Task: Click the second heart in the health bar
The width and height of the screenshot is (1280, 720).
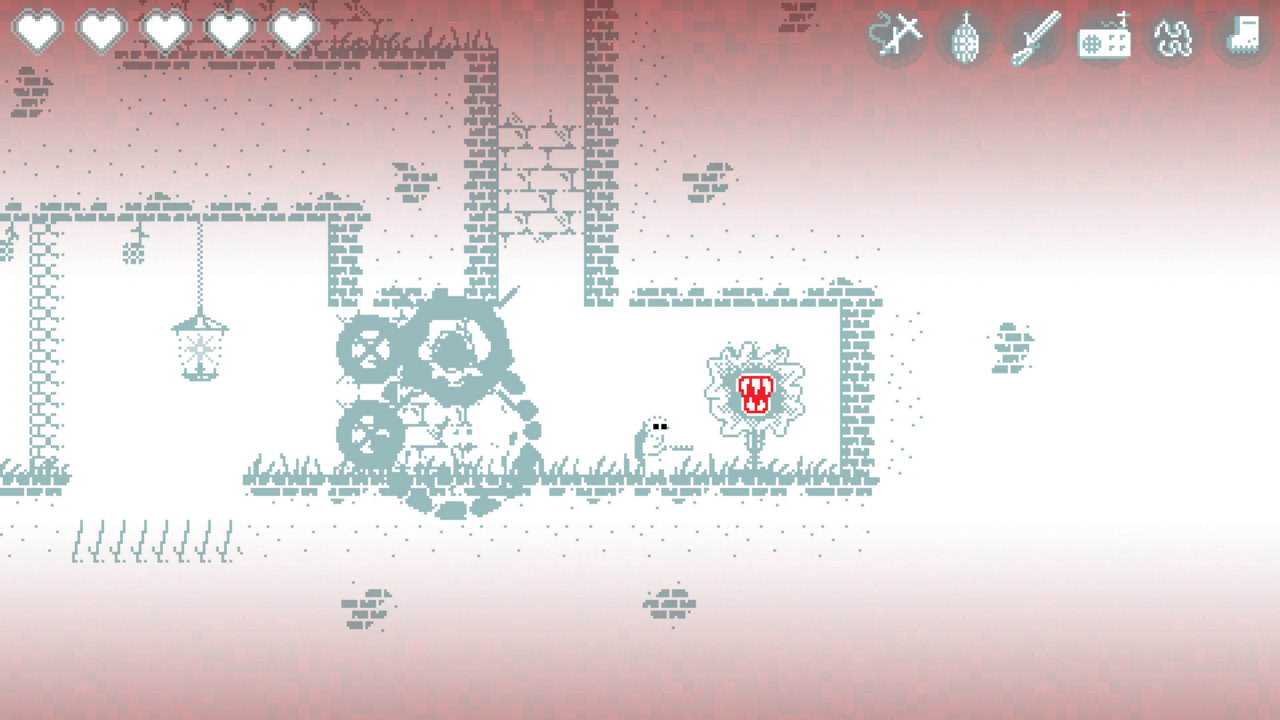Action: point(101,30)
